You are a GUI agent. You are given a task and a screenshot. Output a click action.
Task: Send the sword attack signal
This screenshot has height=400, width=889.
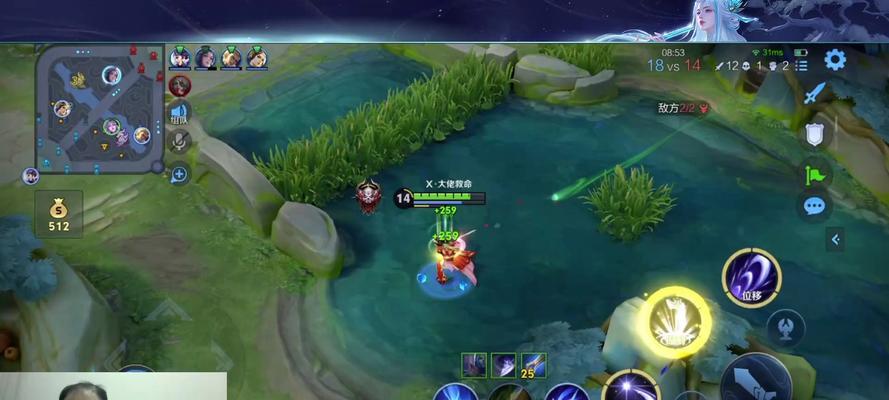pyautogui.click(x=815, y=95)
